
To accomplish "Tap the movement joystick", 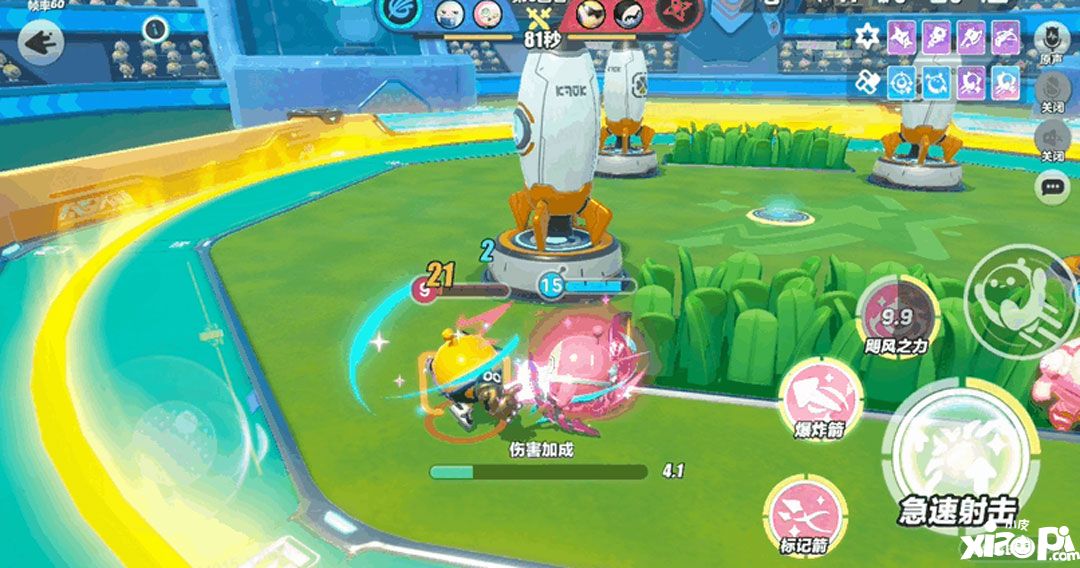I will pyautogui.click(x=180, y=440).
